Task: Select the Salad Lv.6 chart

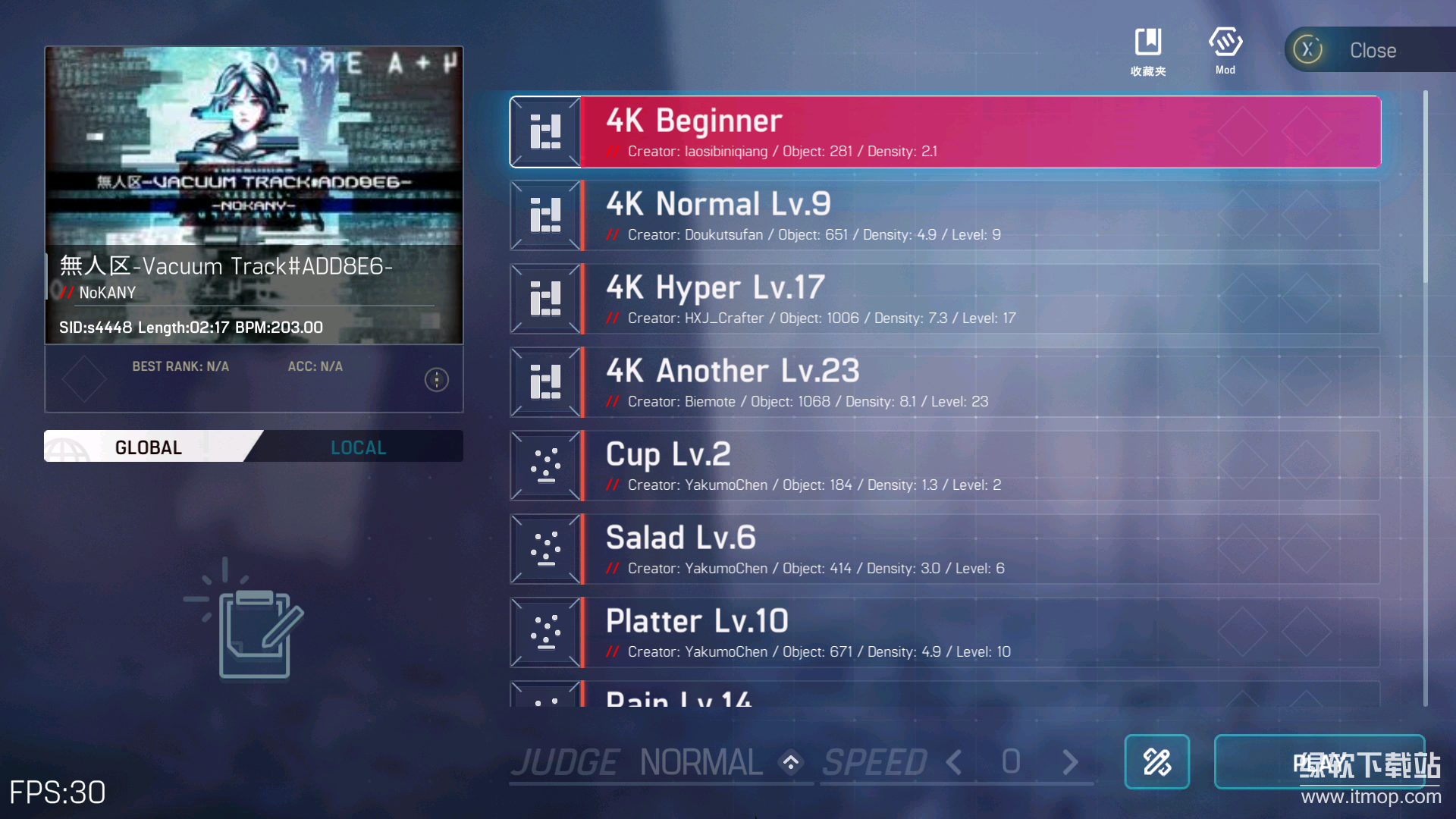Action: pyautogui.click(x=944, y=549)
